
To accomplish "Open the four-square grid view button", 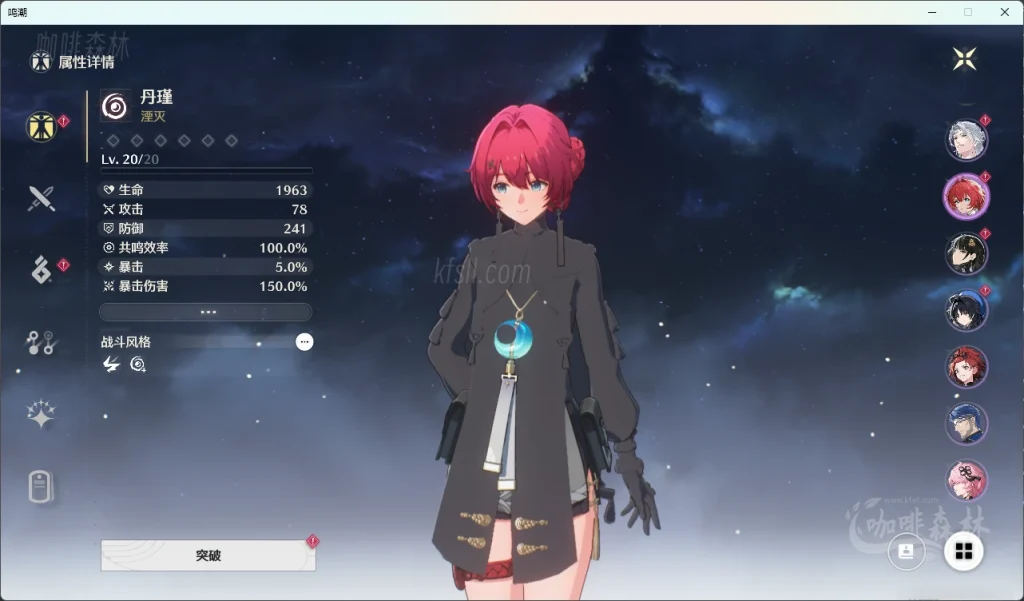I will [964, 551].
